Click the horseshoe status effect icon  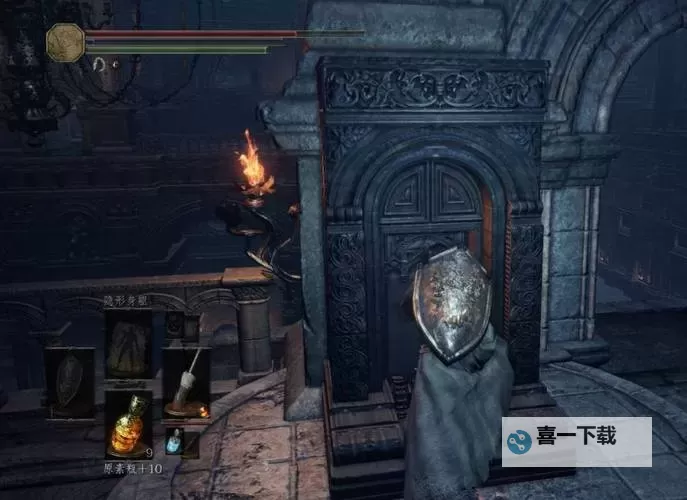coord(100,64)
